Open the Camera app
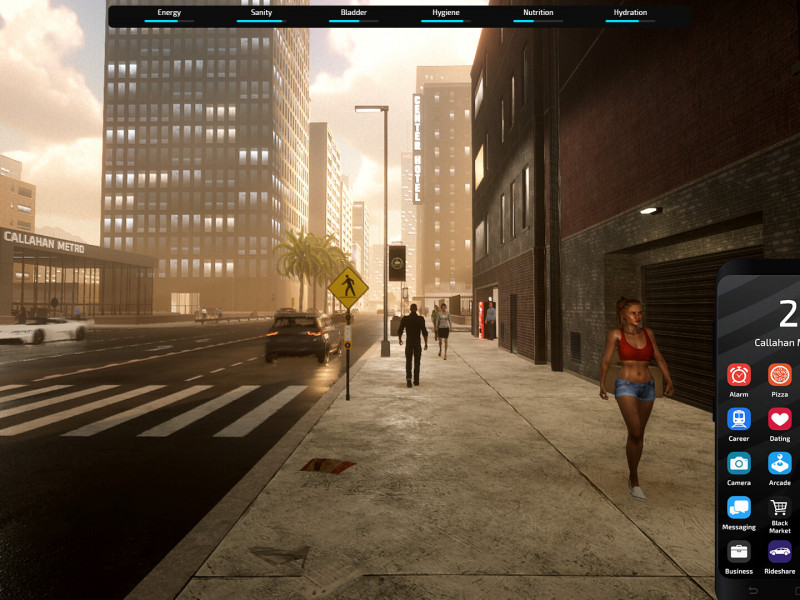The image size is (800, 600). coord(739,463)
